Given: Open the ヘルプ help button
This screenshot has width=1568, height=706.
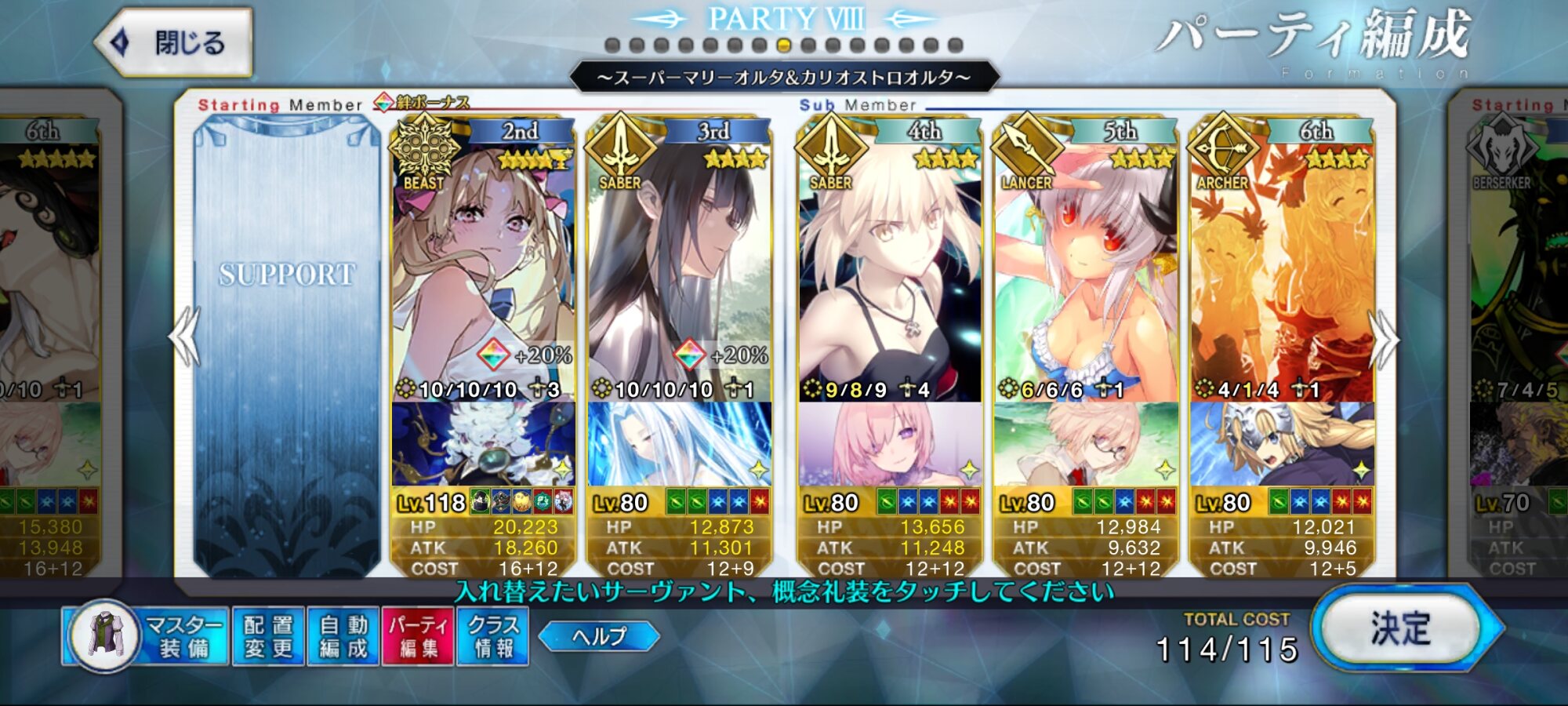Looking at the screenshot, I should [x=599, y=636].
